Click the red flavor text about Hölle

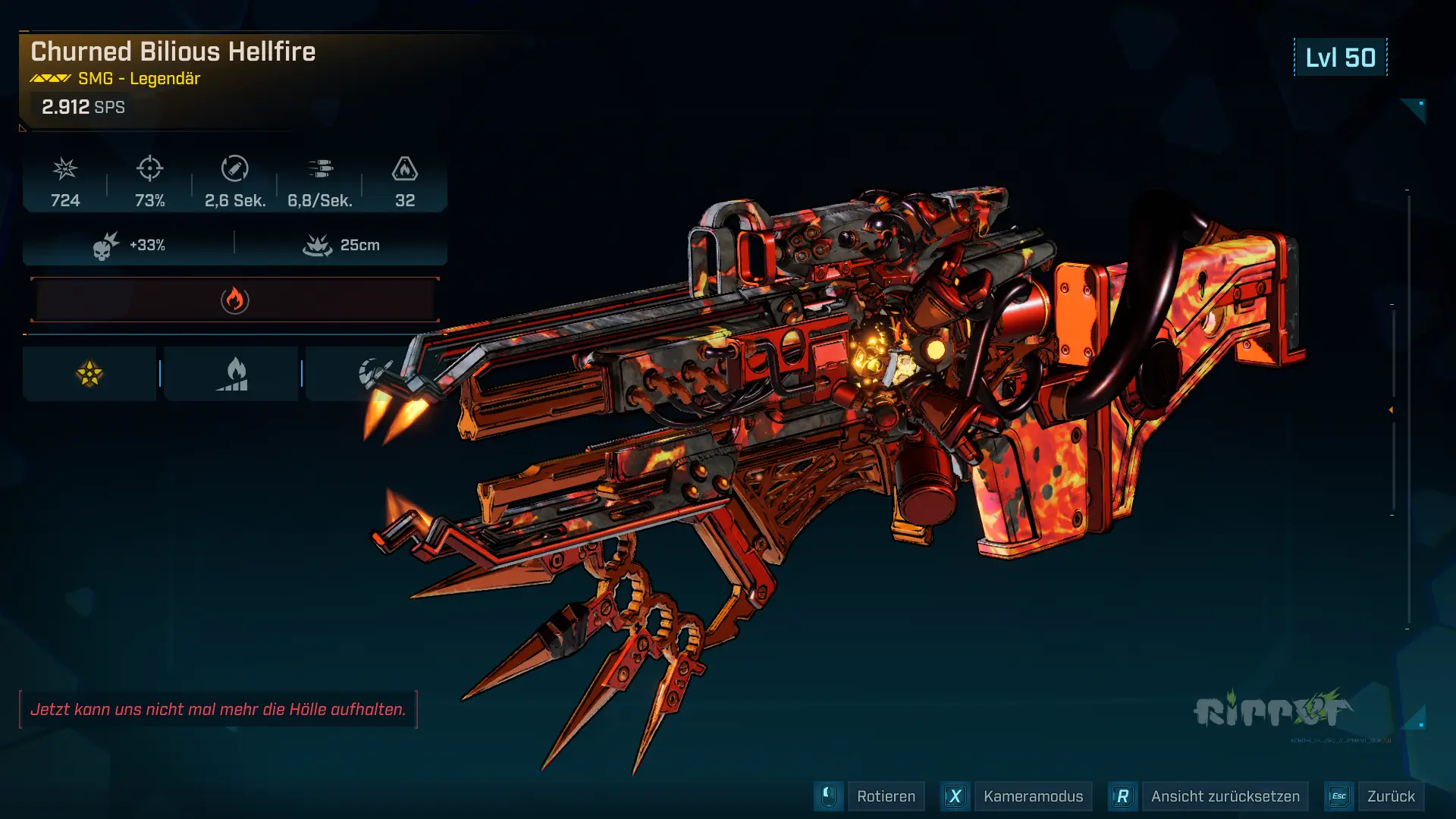[220, 711]
